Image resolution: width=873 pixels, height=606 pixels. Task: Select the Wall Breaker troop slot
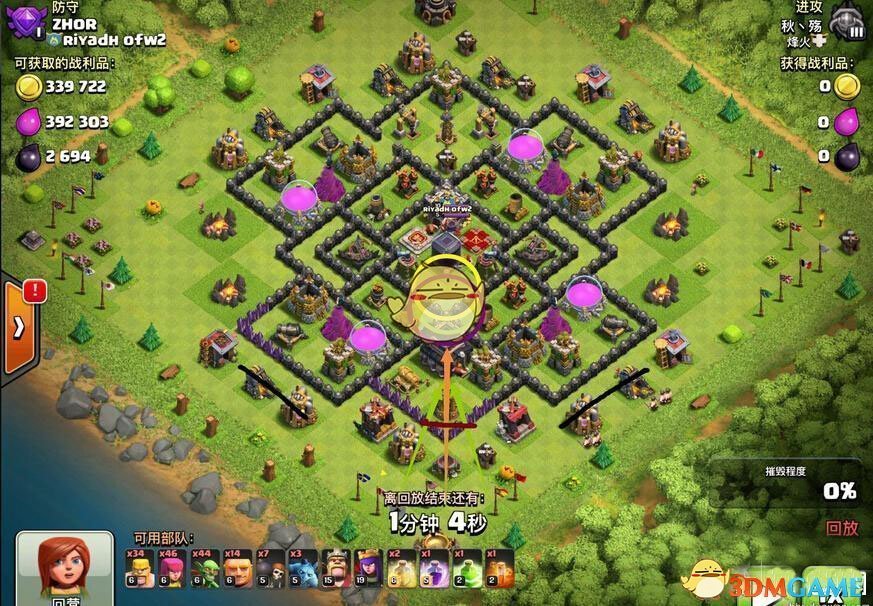(x=271, y=568)
